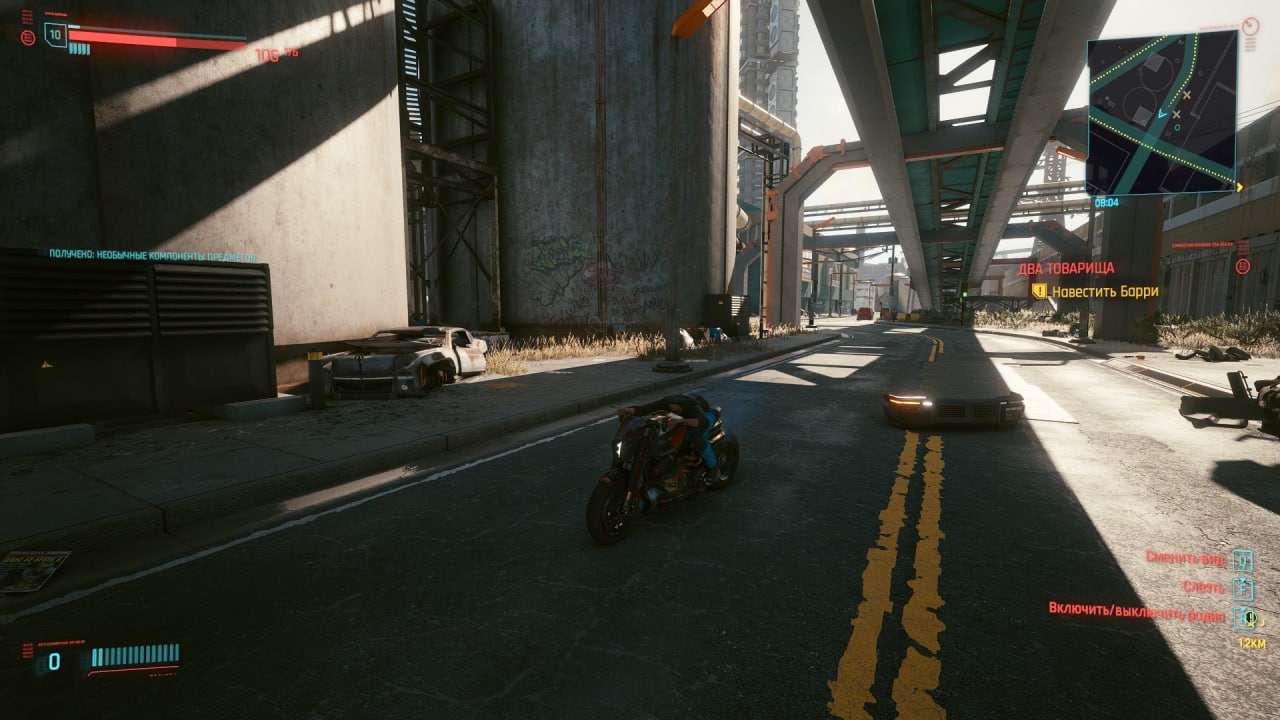Select the yellow arrow marker on the minimap edge

pos(1240,187)
